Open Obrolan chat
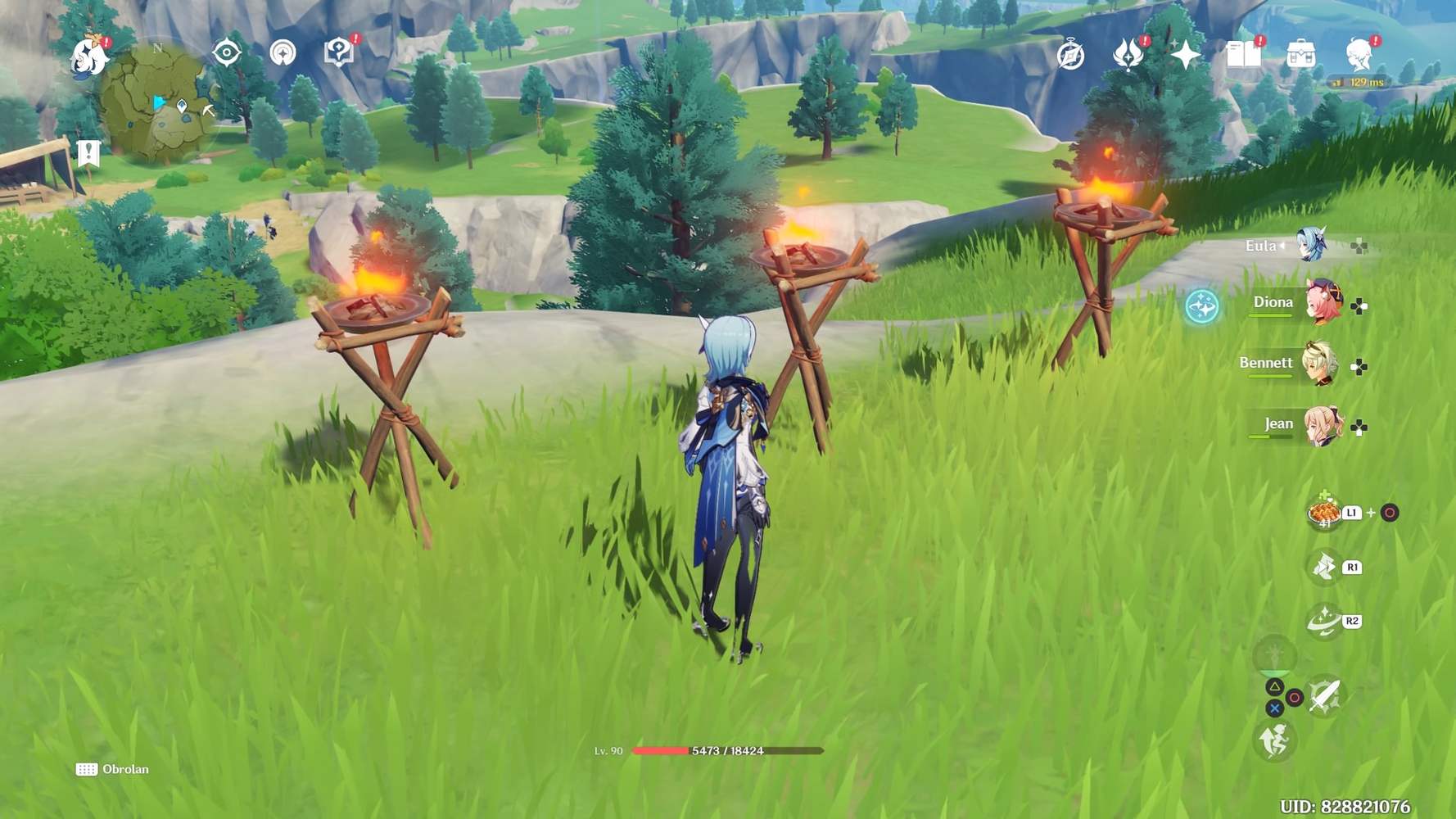The height and width of the screenshot is (819, 1456). [x=111, y=769]
